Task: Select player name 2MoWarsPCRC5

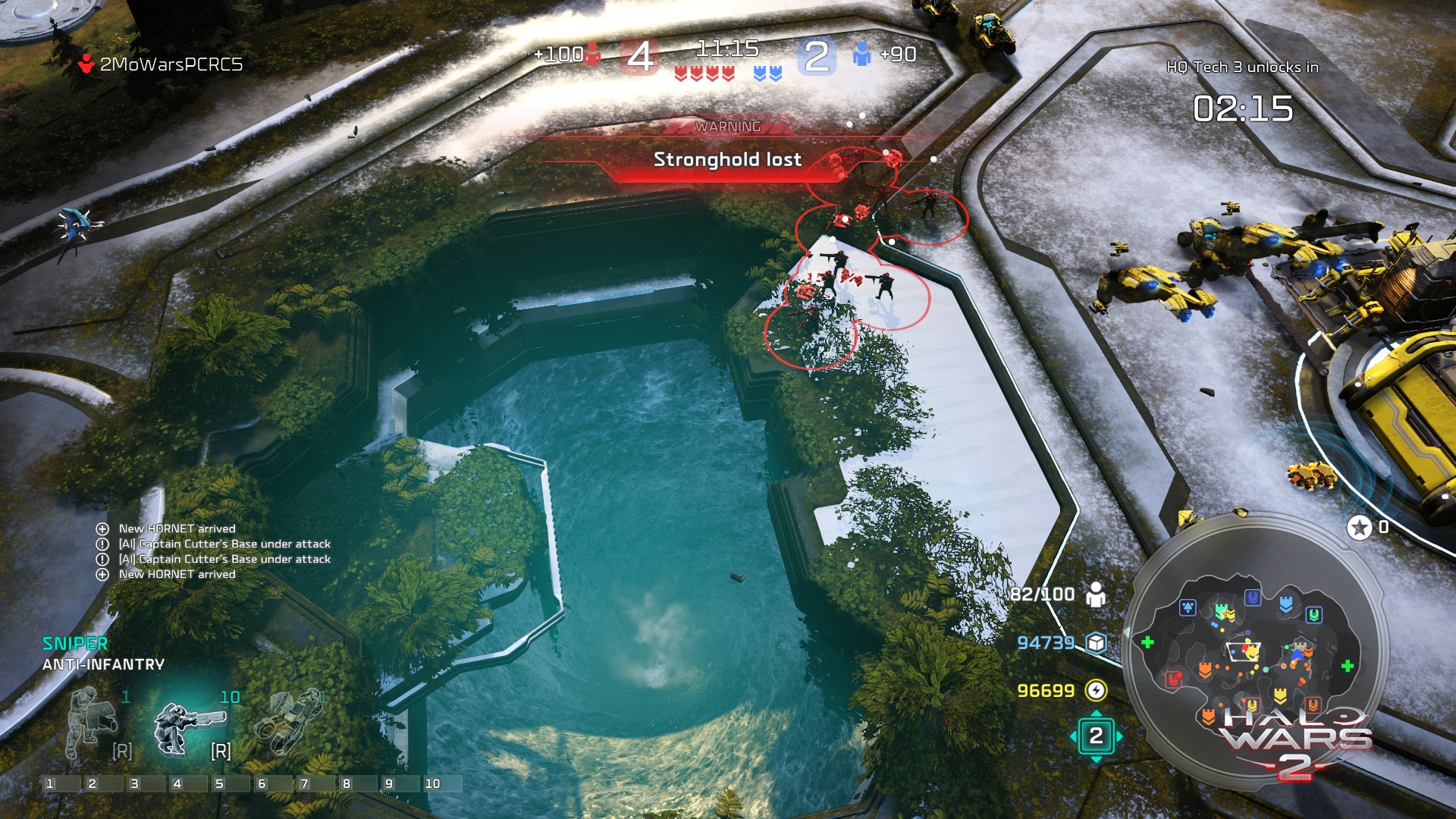Action: [171, 64]
